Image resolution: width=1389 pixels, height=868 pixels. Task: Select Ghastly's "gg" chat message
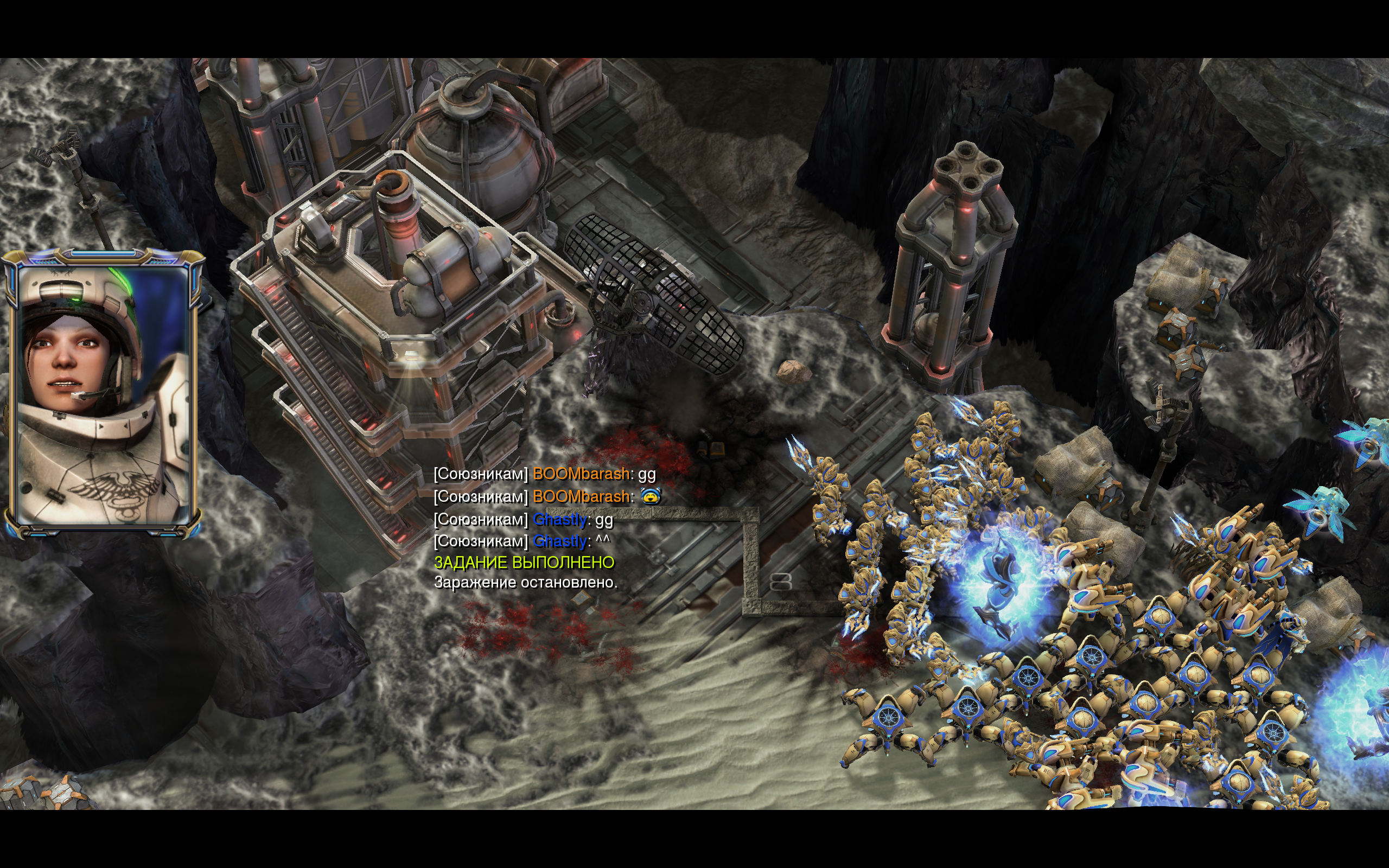click(523, 520)
